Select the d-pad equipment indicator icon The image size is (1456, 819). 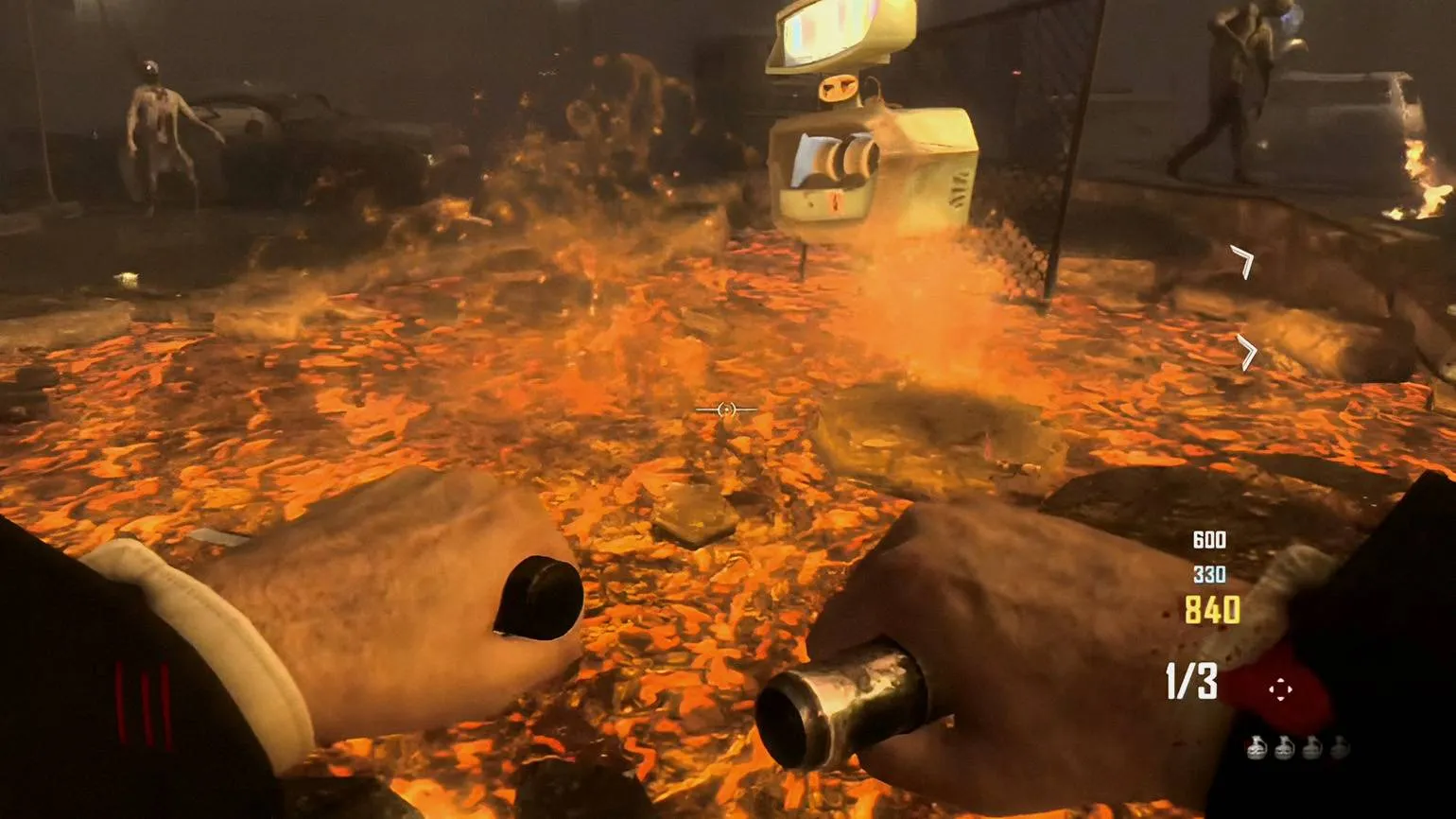1280,689
